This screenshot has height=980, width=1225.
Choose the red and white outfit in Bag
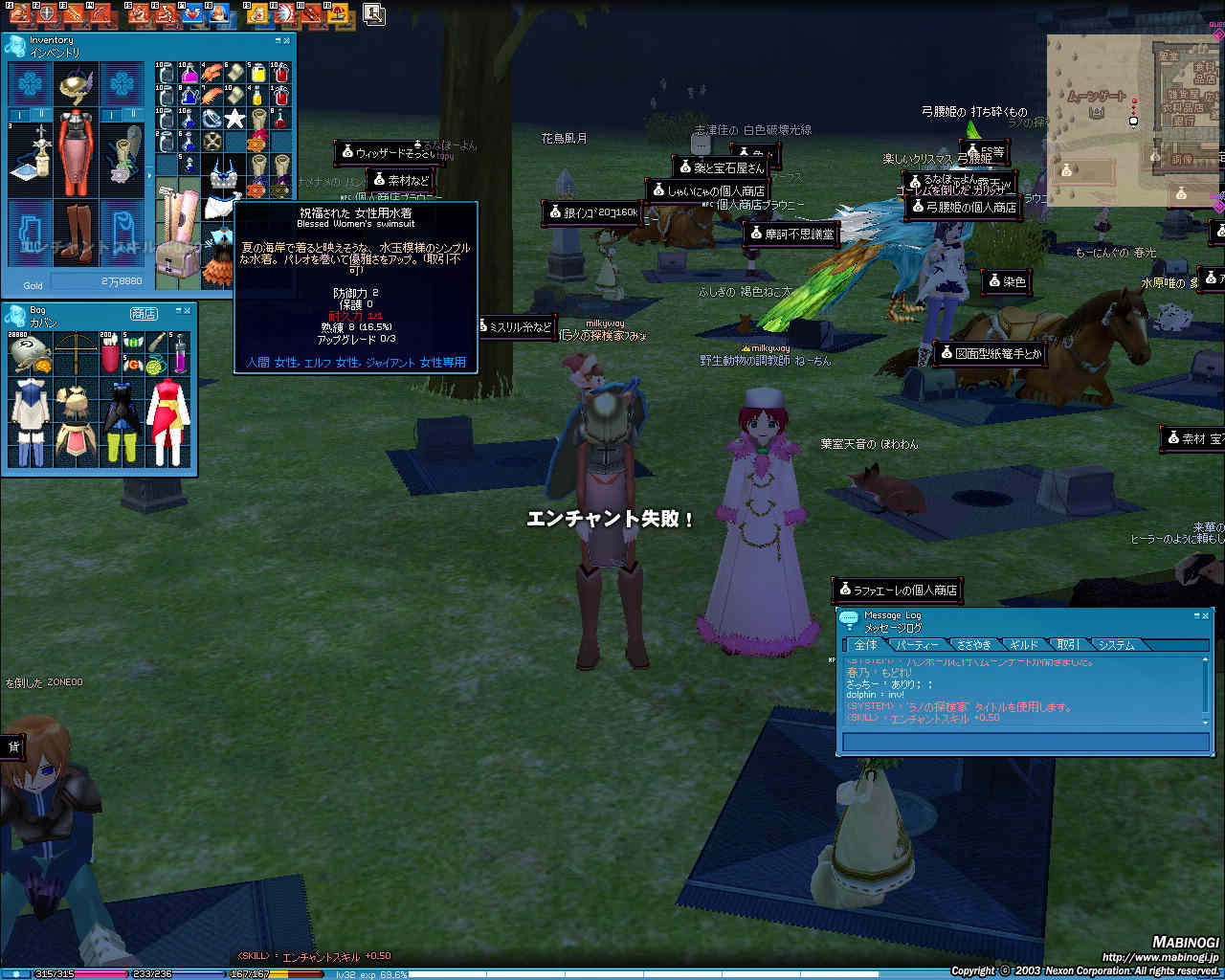coord(168,421)
